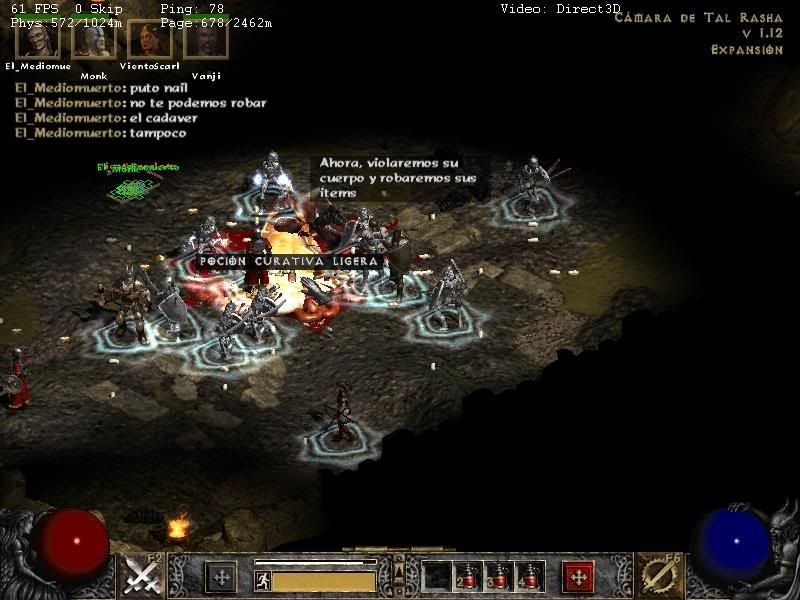Select the El_Mediomue party portrait
Image resolution: width=800 pixels, height=600 pixels.
(x=37, y=41)
